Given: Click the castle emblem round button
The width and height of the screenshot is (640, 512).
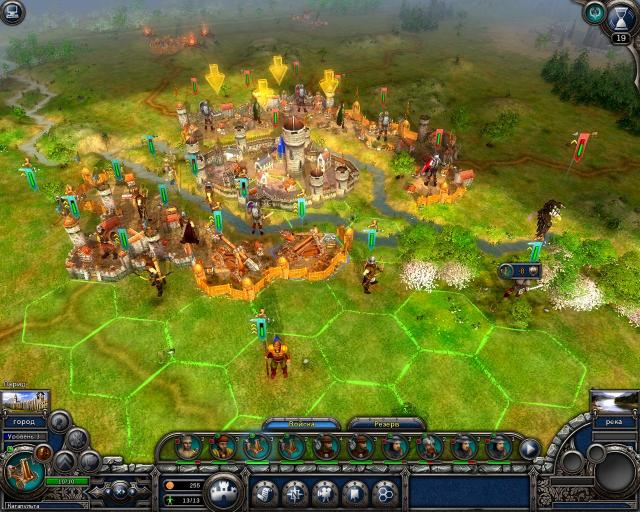Looking at the screenshot, I should click(226, 490).
